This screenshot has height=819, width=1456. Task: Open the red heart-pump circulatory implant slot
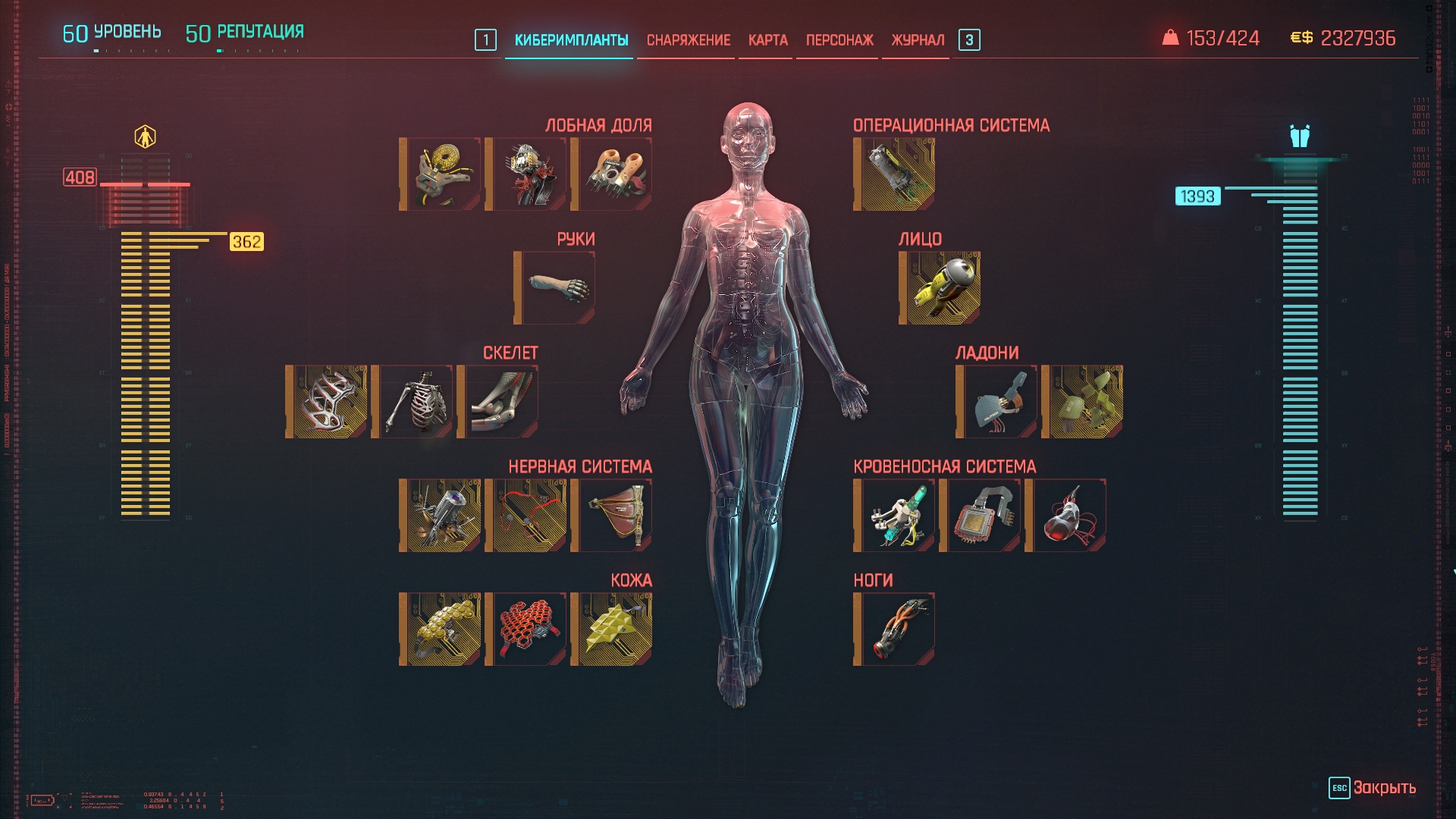point(1066,516)
